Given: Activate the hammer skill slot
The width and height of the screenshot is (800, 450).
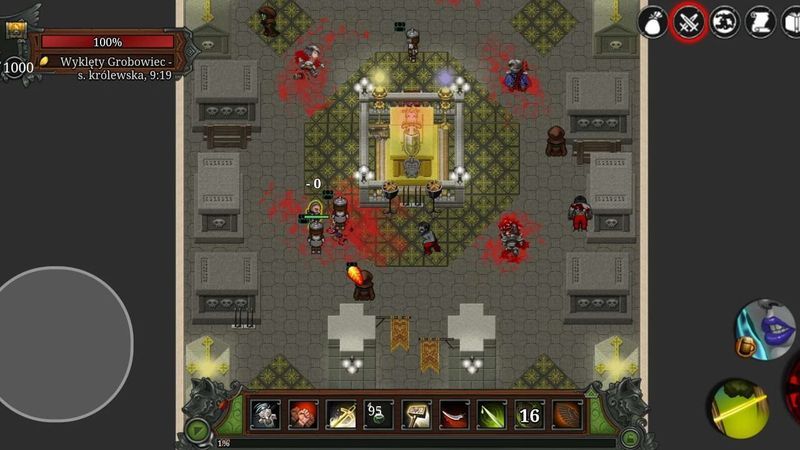Looking at the screenshot, I should (416, 413).
